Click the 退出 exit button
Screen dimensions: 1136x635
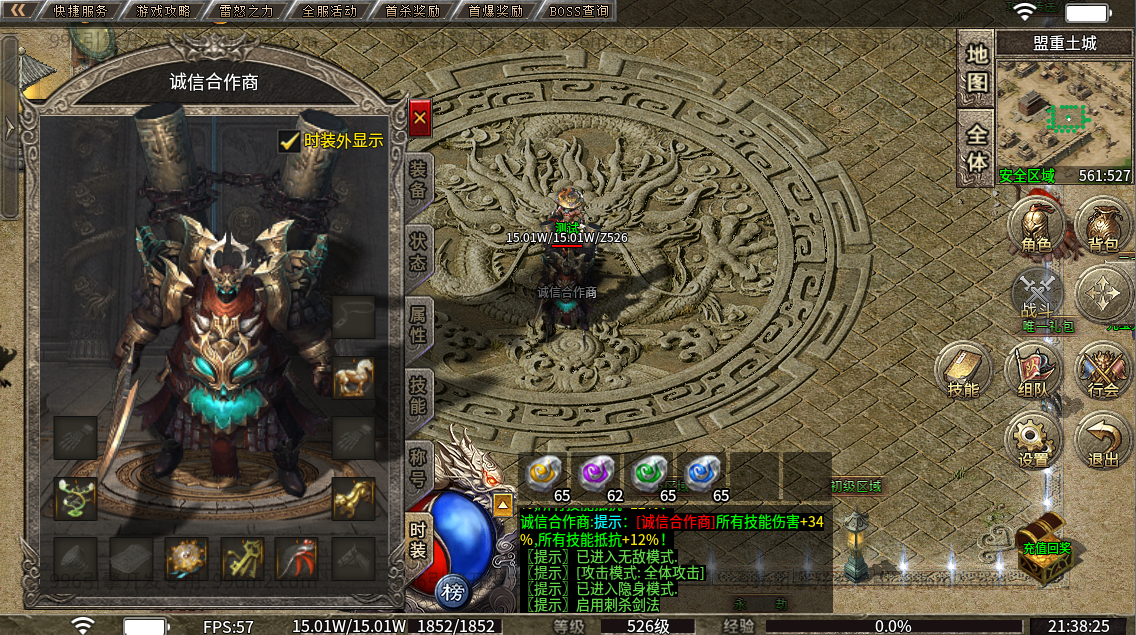coord(1103,440)
